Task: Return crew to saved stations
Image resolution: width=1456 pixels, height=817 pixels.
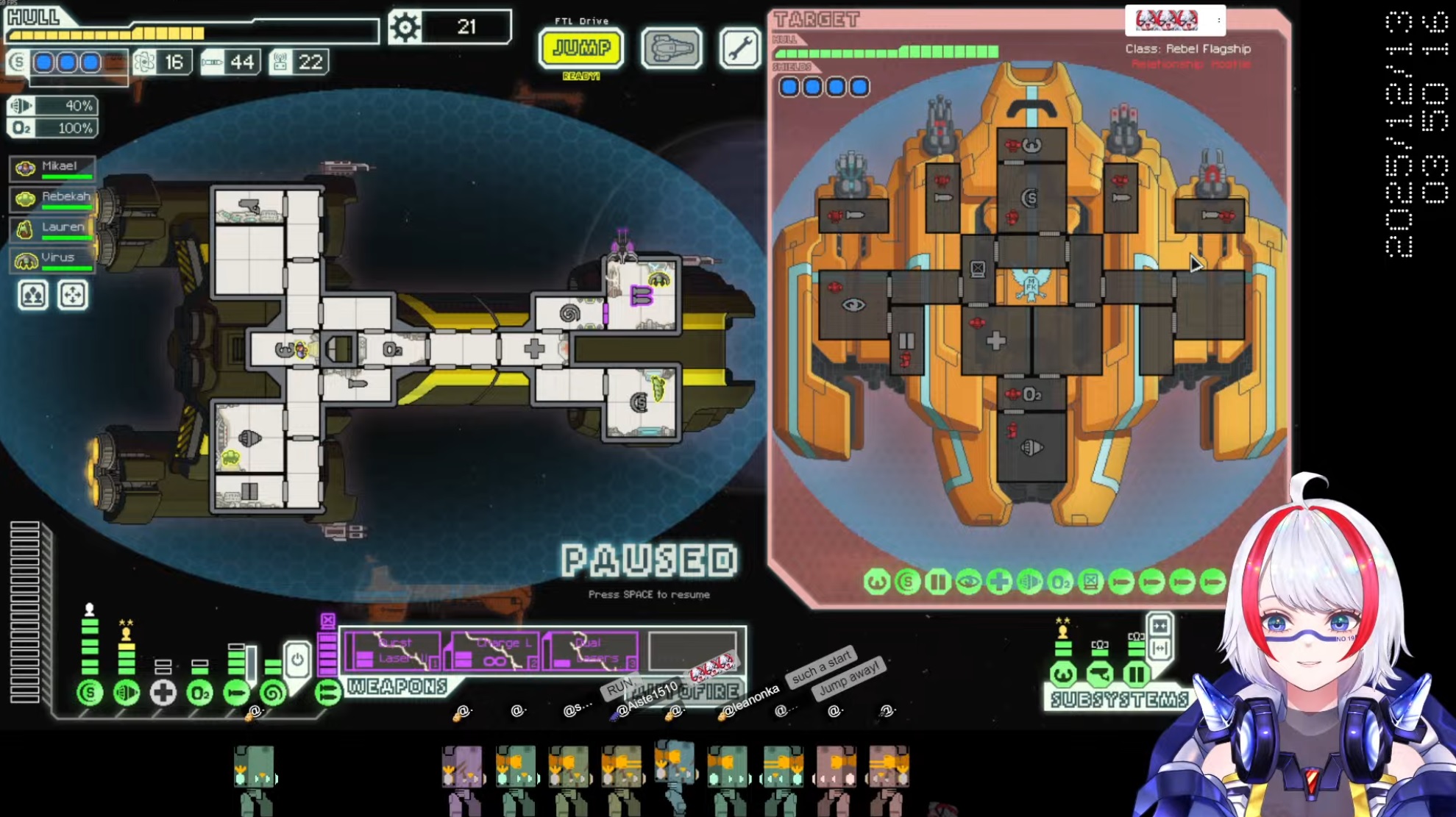Action: pos(73,296)
